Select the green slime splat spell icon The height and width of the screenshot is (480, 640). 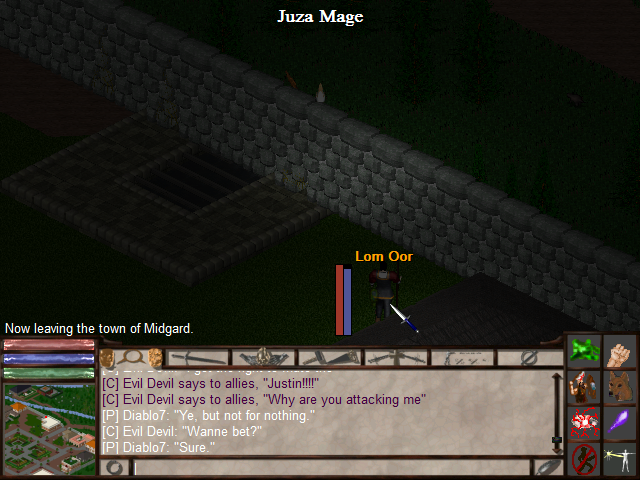[583, 351]
